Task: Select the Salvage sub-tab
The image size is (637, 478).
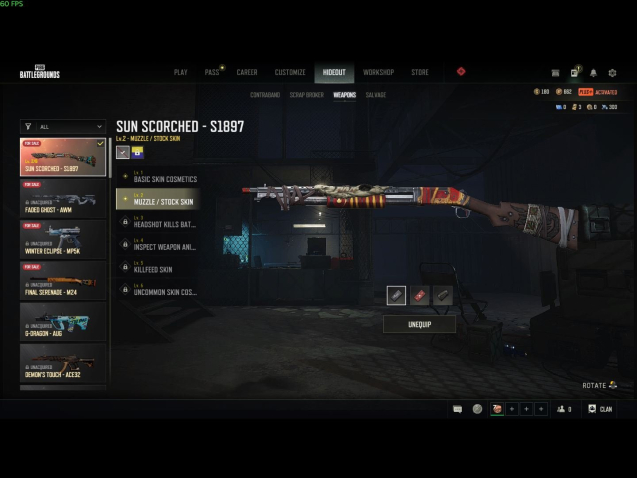Action: click(x=376, y=95)
